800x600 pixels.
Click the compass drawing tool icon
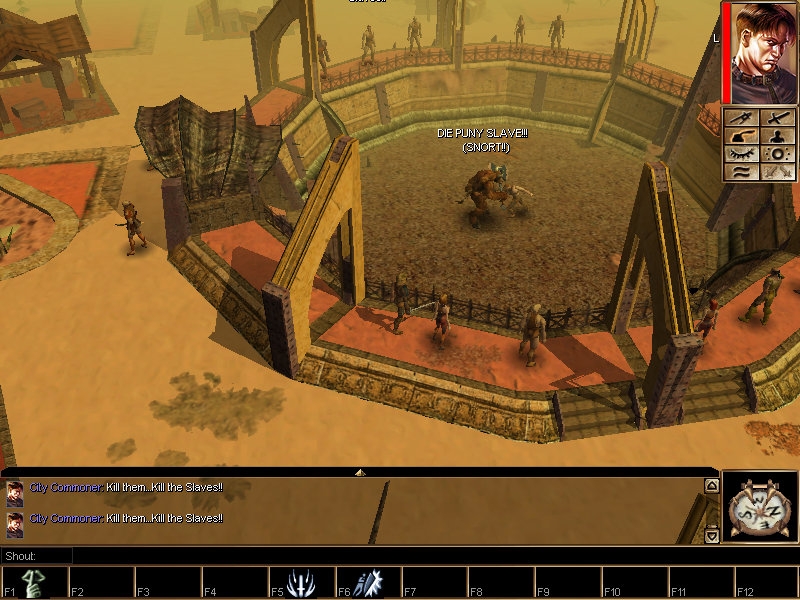pos(742,118)
